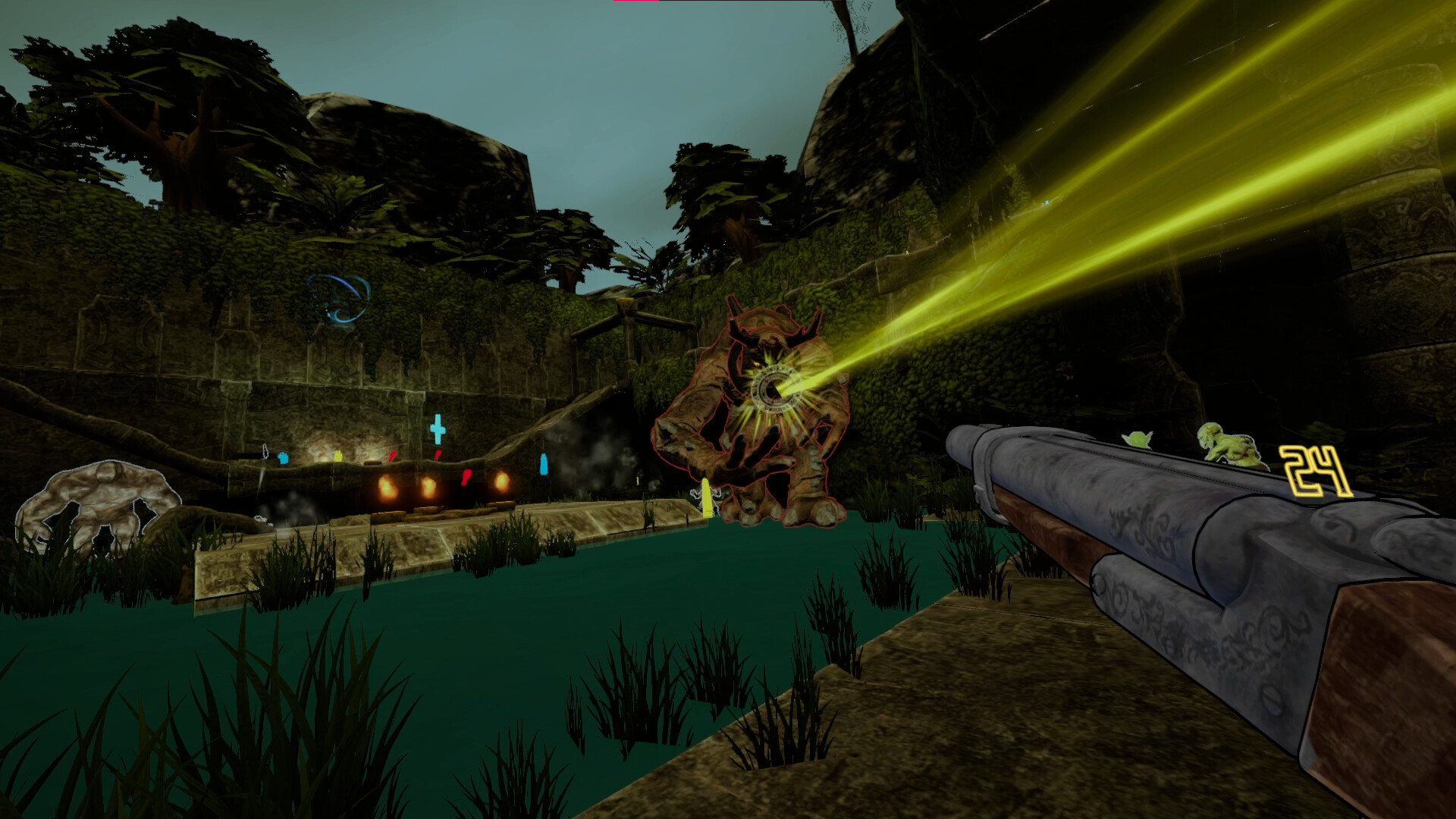This screenshot has width=1456, height=819.
Task: Collect the blue hand glyph pickup
Action: [284, 459]
